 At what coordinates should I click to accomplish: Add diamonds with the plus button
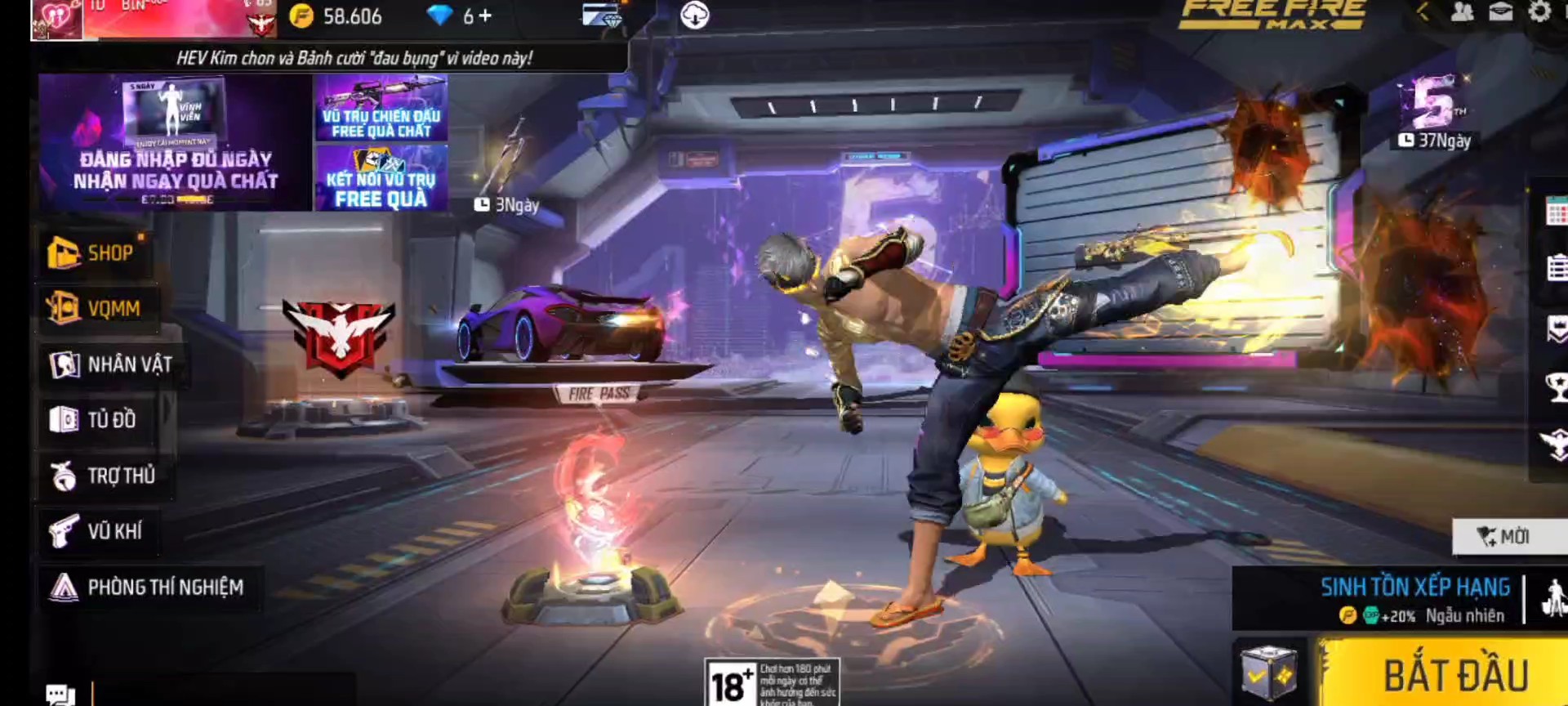485,16
